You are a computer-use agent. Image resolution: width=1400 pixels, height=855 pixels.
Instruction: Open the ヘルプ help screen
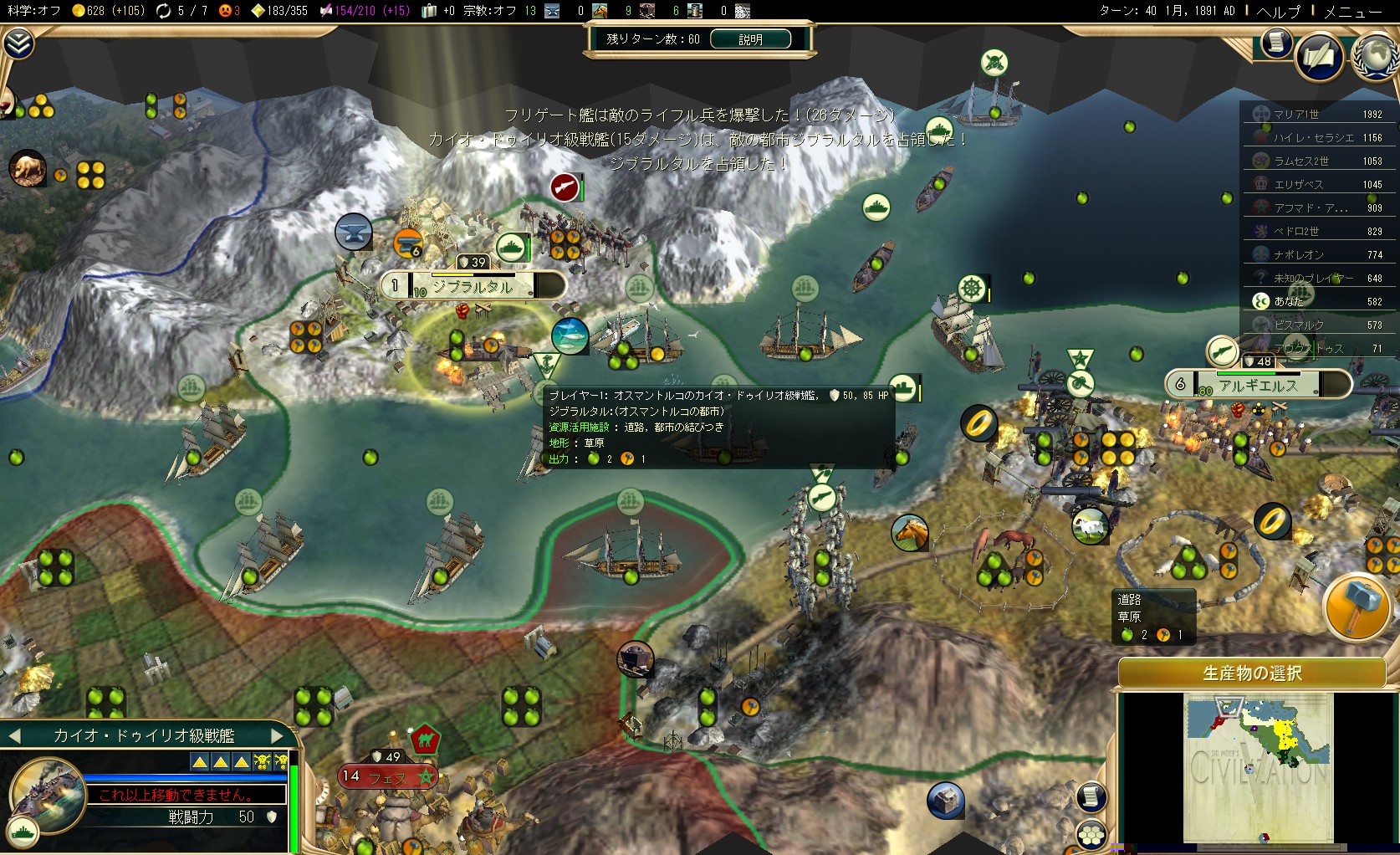(1279, 11)
